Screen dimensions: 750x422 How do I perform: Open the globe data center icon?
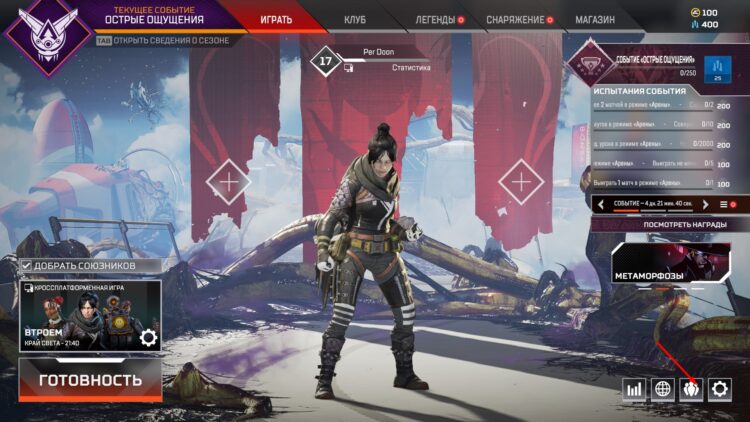click(x=662, y=389)
